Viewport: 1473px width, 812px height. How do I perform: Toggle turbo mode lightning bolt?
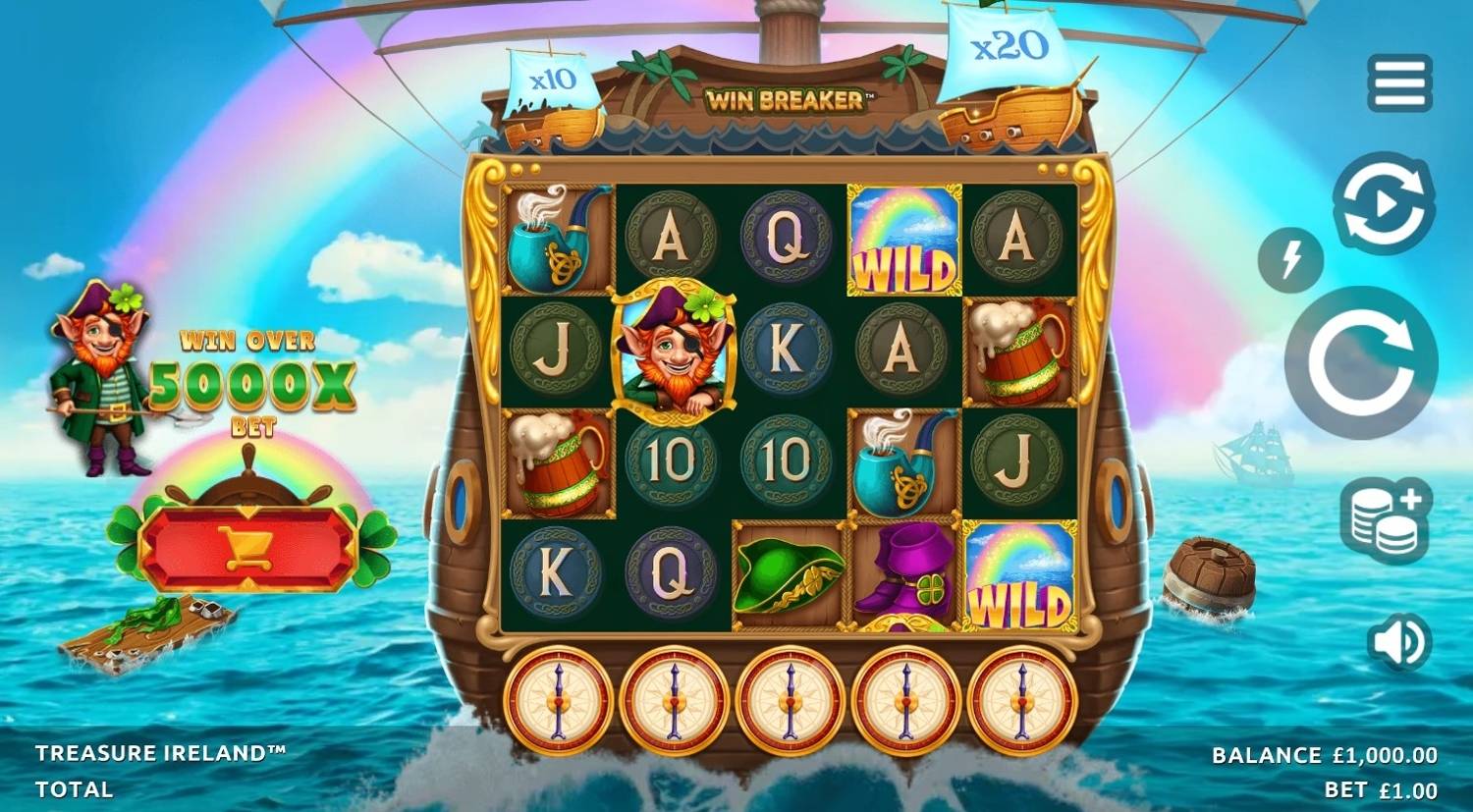pyautogui.click(x=1289, y=261)
